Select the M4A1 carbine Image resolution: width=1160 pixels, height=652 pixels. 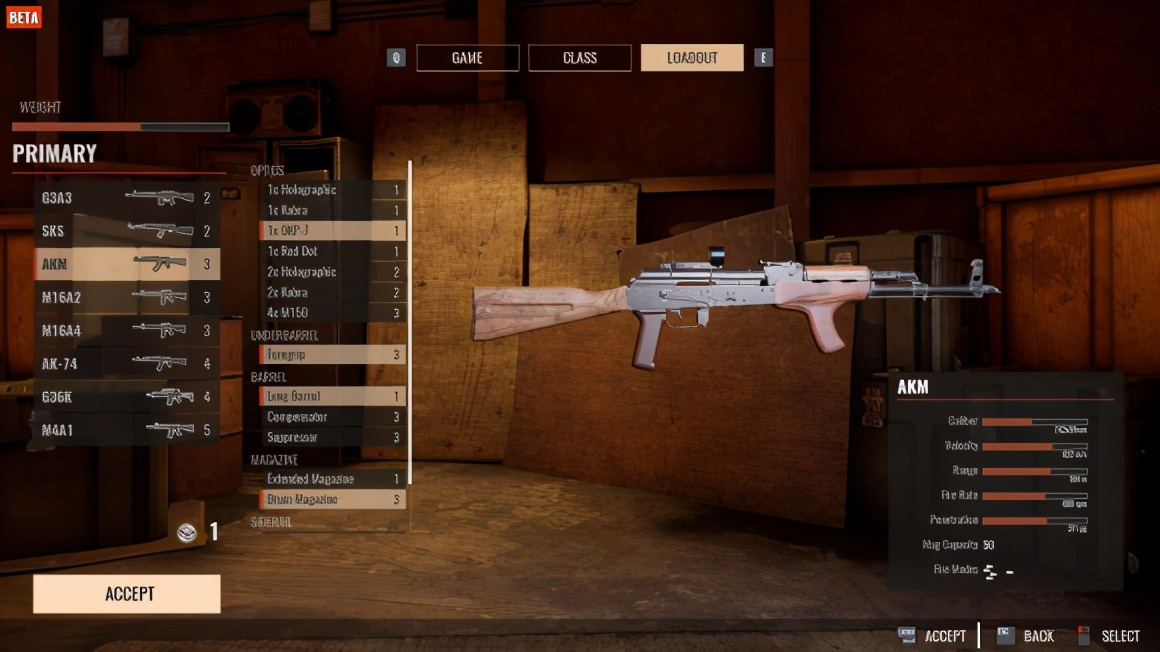(126, 430)
